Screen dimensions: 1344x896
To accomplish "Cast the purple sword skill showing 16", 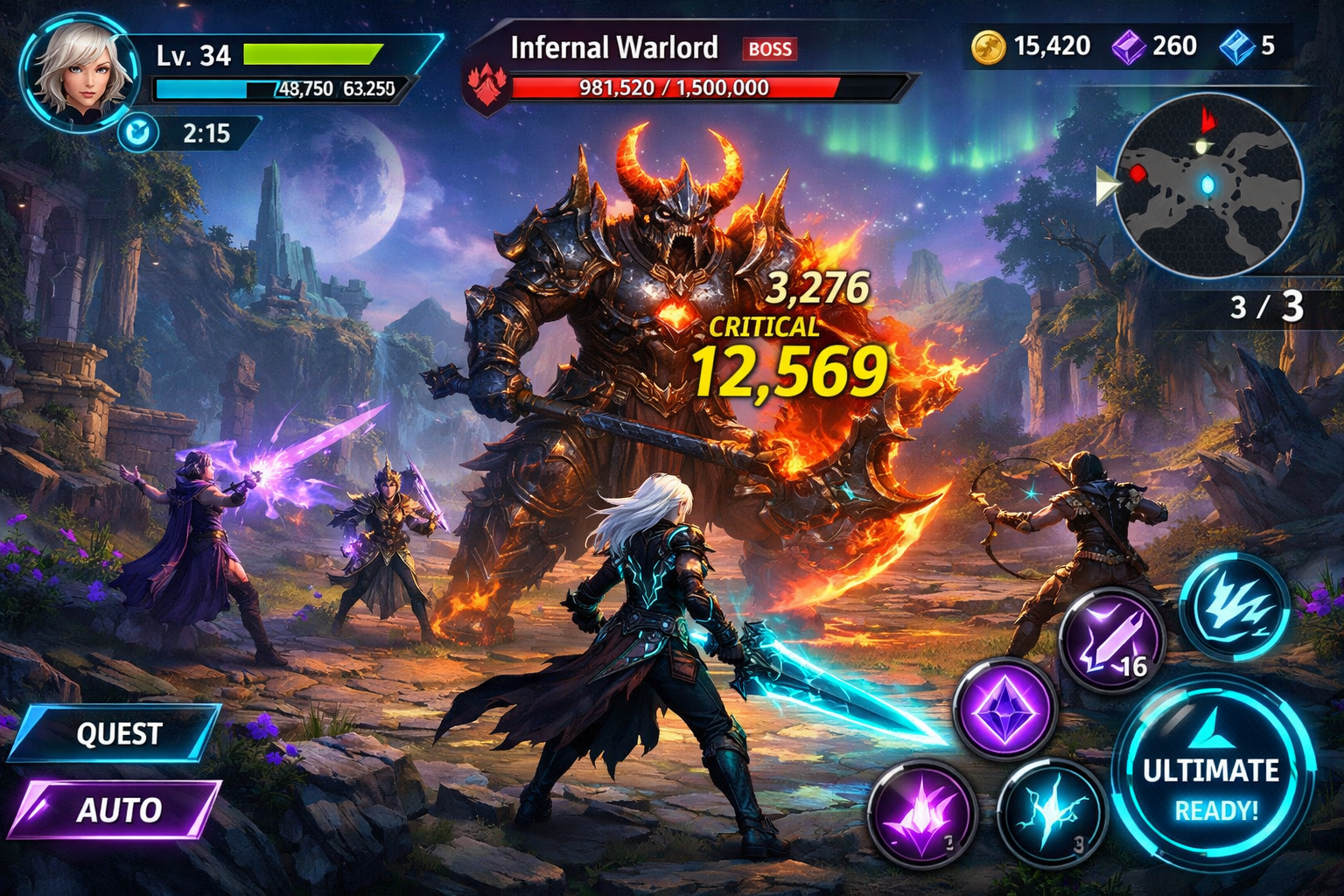I will 1111,641.
